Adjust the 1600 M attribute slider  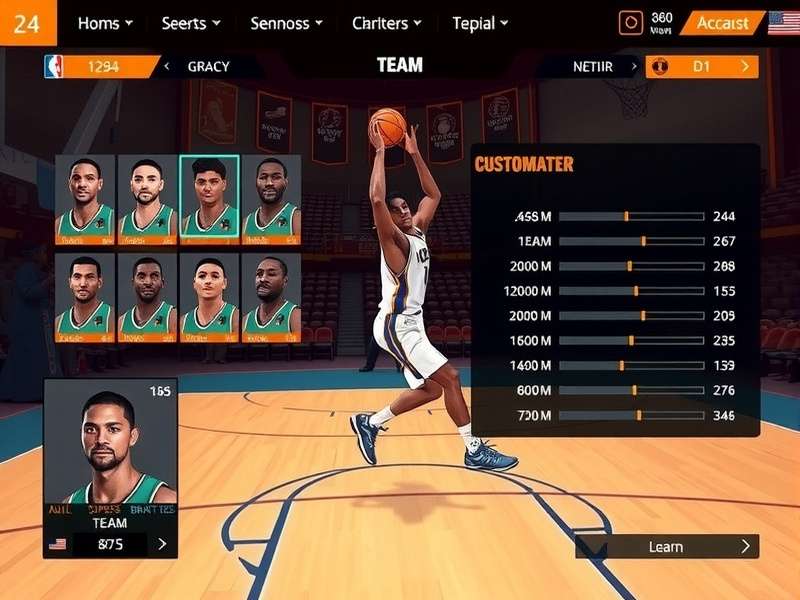point(631,340)
